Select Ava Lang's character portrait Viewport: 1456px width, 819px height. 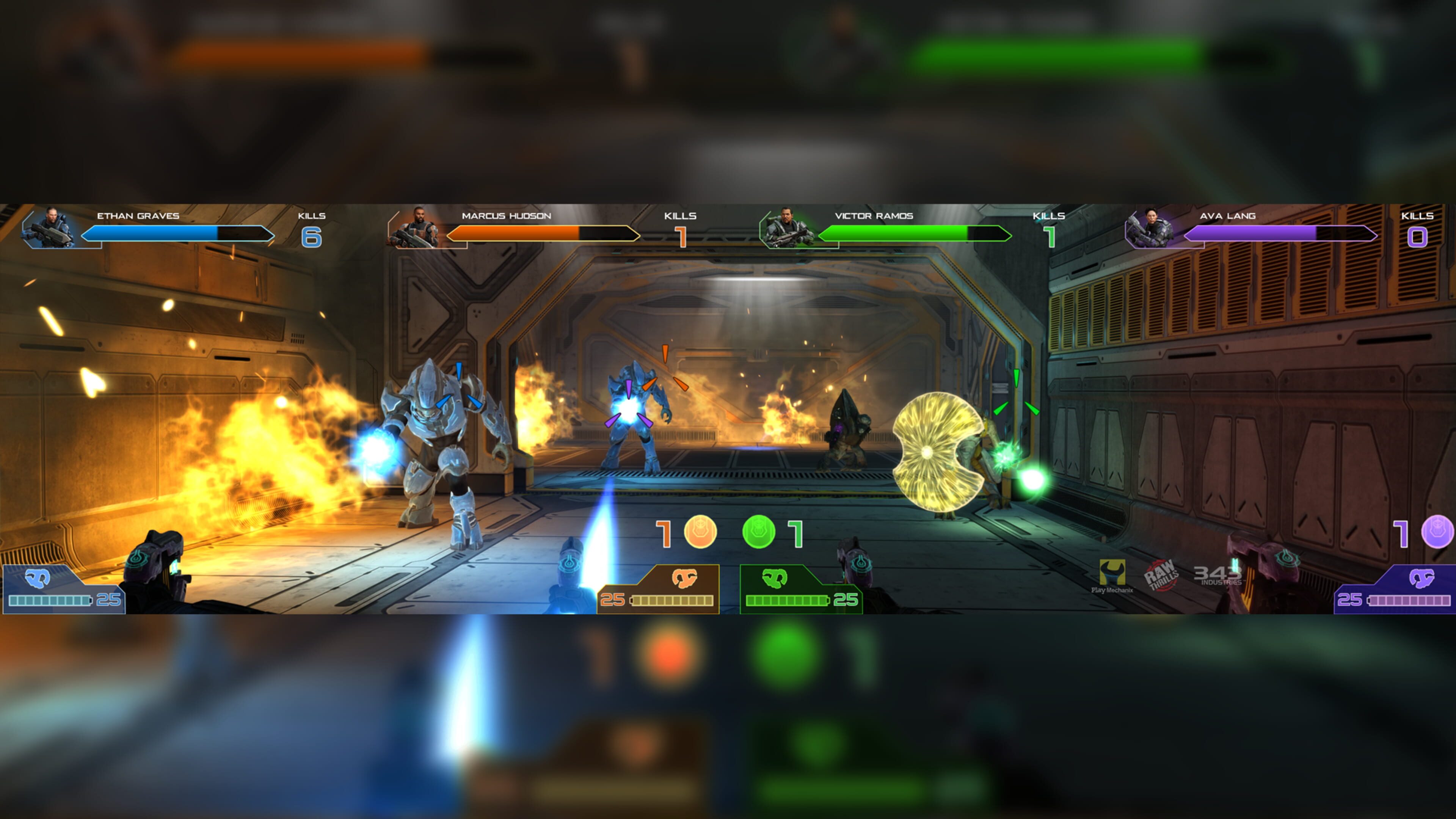click(1151, 228)
